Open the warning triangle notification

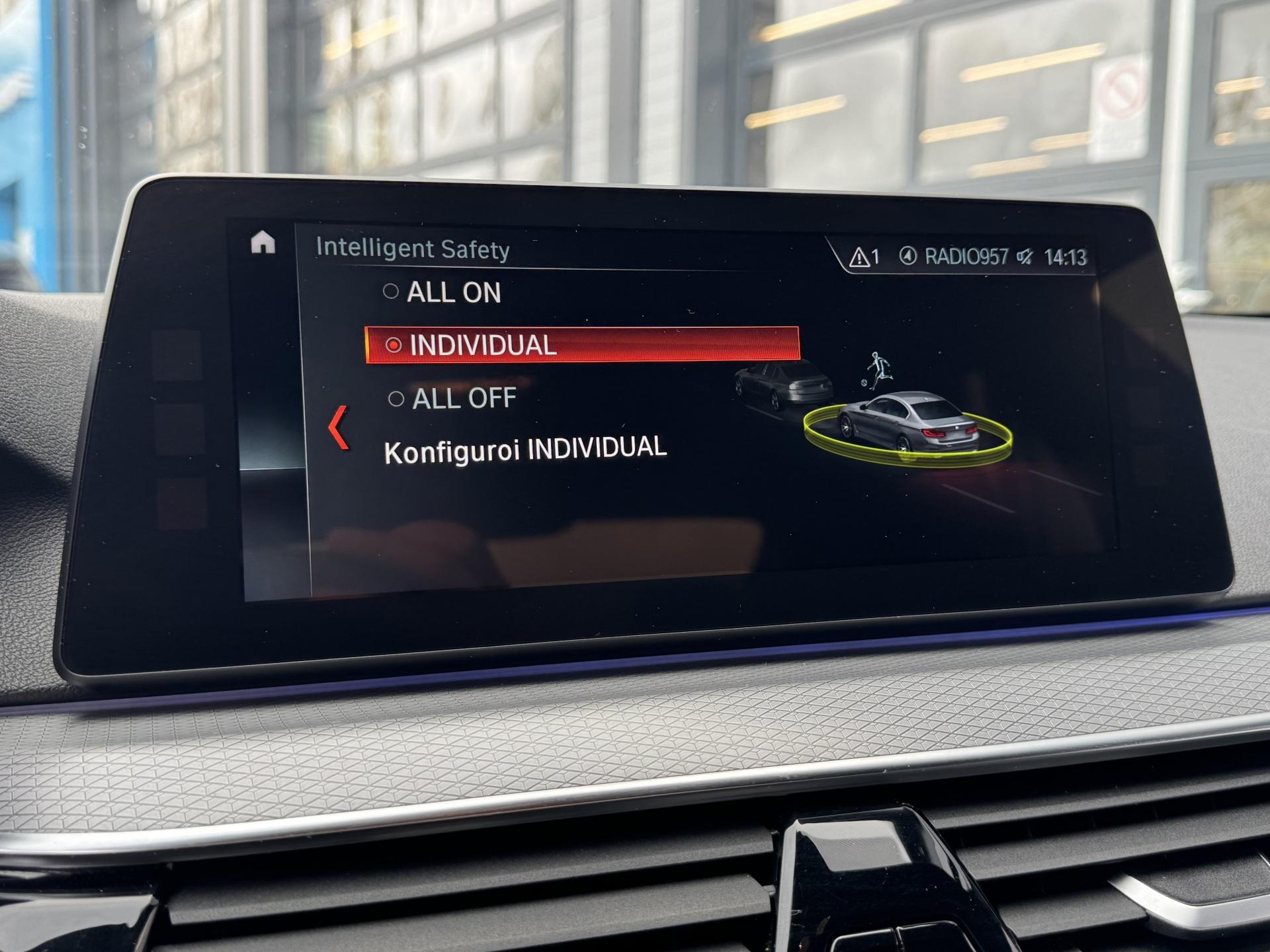864,257
